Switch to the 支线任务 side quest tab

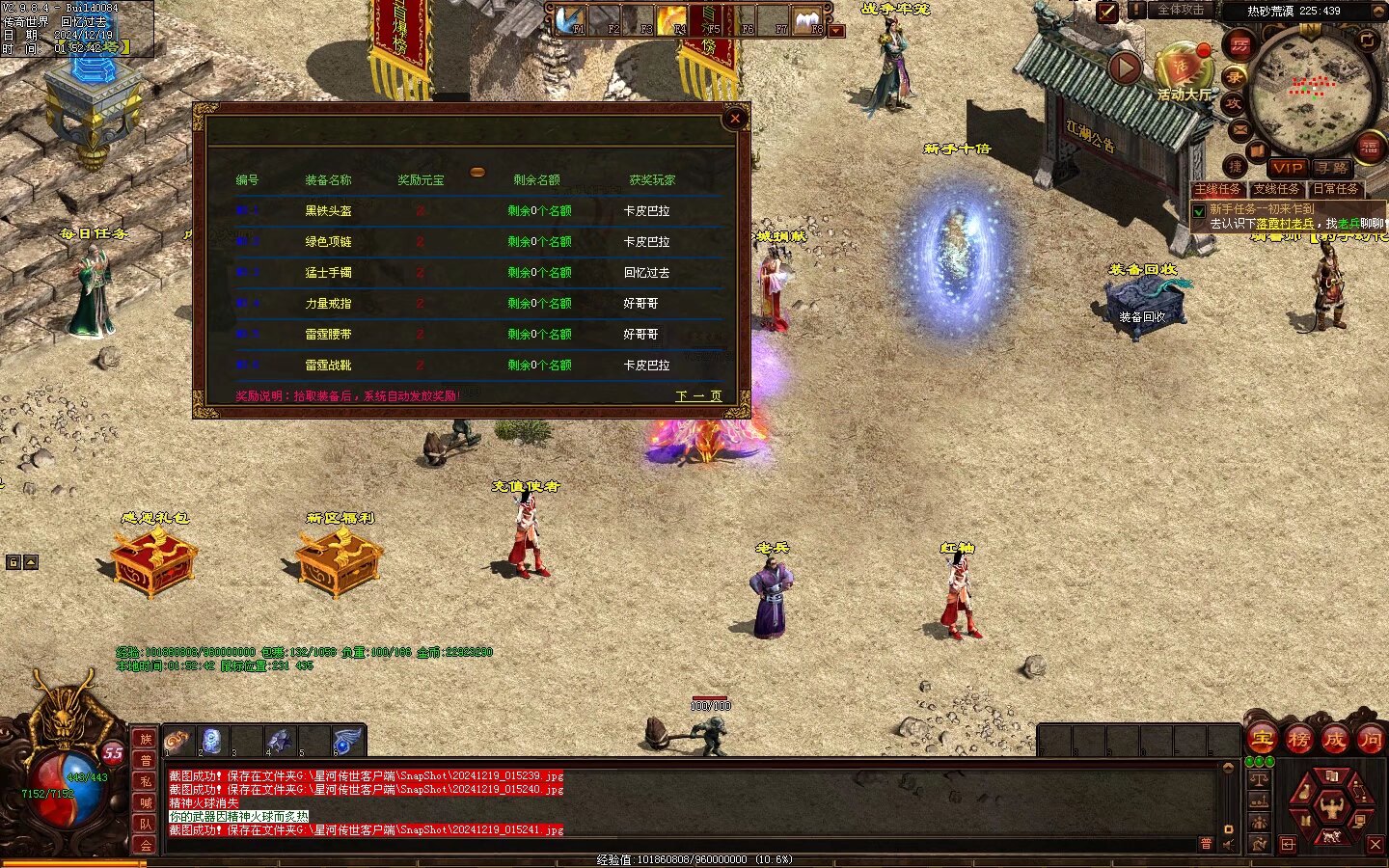[1276, 189]
